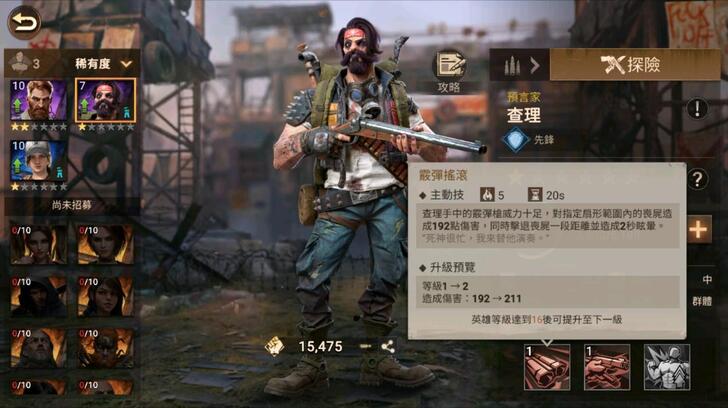Screen dimensions: 728x408
Task: Open the 稀有度 rarity sort dropdown
Action: [x=104, y=63]
